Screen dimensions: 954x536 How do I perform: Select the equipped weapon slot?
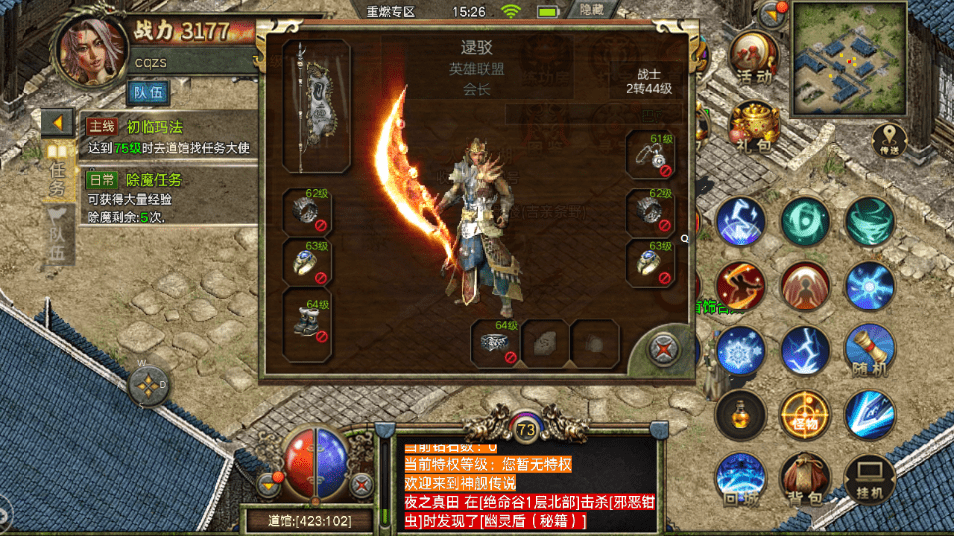[316, 105]
